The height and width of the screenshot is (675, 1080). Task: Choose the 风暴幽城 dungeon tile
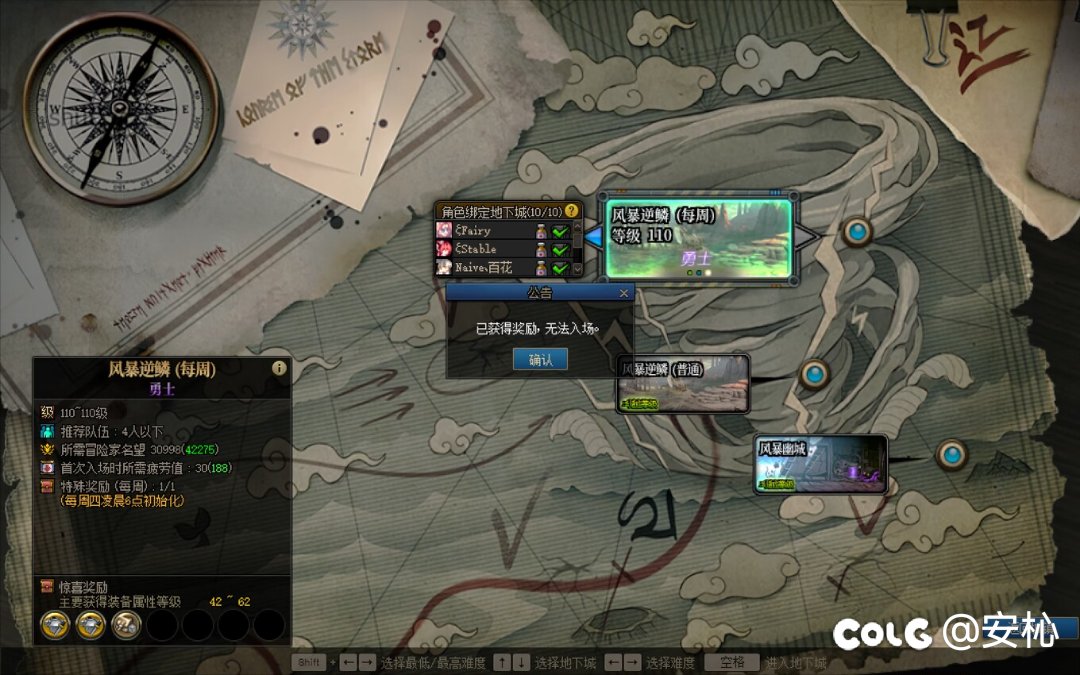tap(821, 464)
